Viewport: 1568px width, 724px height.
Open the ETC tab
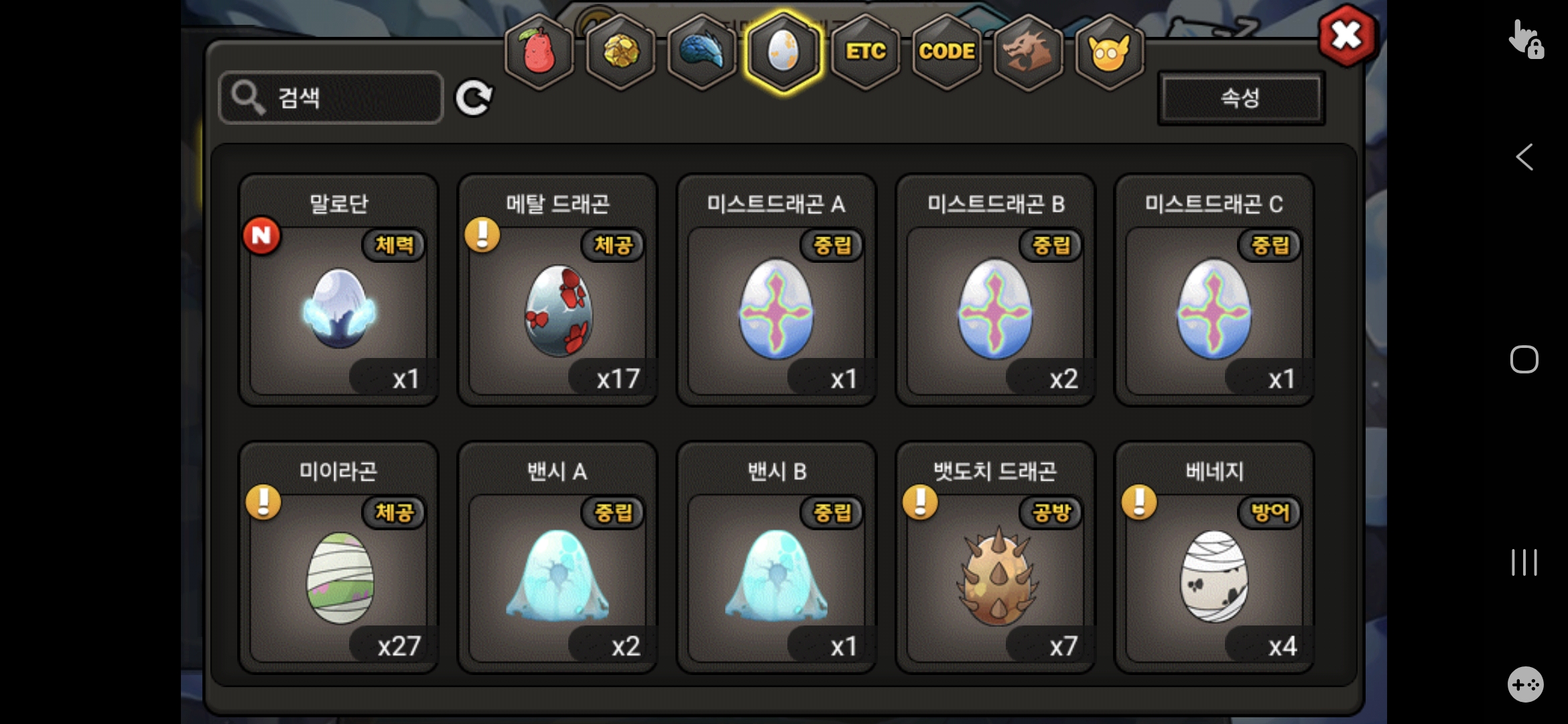tap(865, 52)
